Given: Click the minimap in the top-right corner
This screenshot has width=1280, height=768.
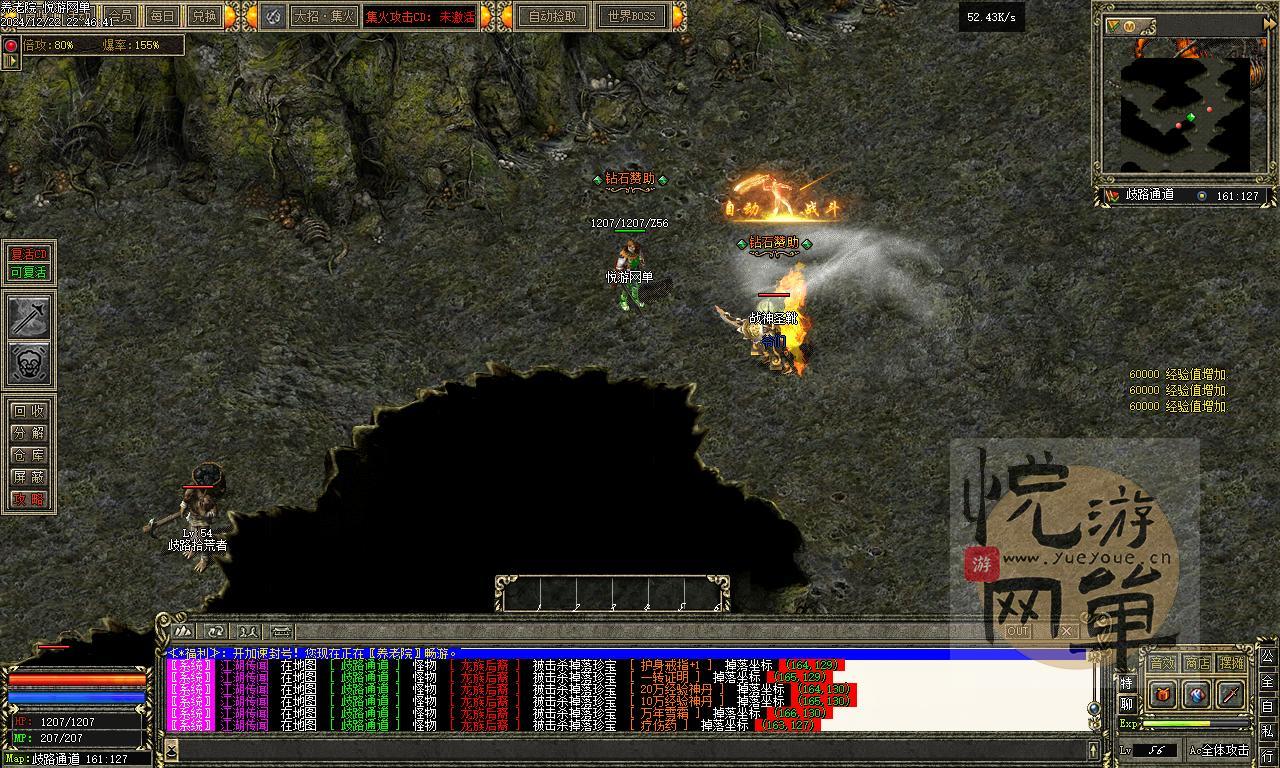Looking at the screenshot, I should coord(1185,112).
